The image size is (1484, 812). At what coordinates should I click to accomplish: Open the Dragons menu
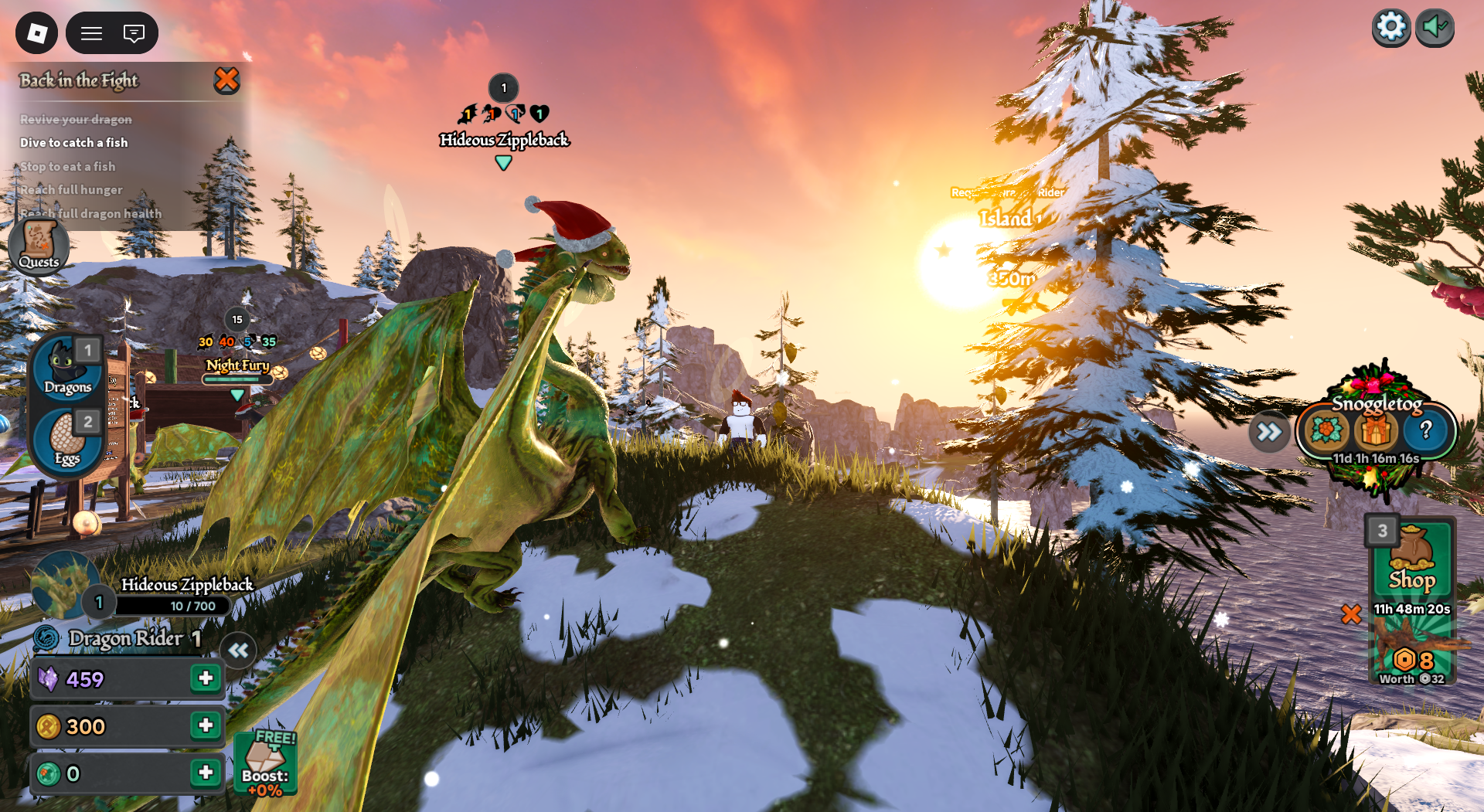pos(67,368)
